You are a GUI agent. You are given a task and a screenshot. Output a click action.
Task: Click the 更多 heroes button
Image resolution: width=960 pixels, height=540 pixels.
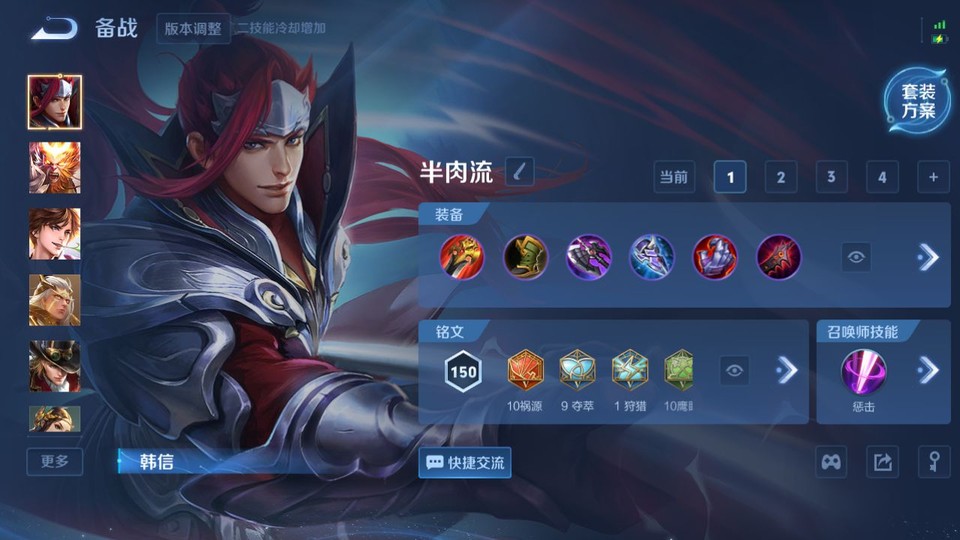pos(55,461)
